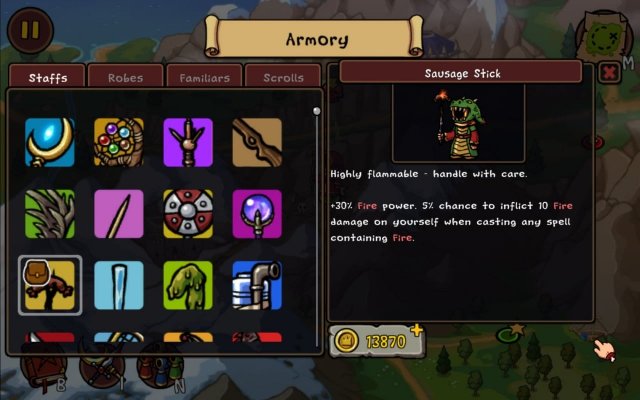640x400 pixels.
Task: Close the Armory item detail panel
Action: point(608,73)
